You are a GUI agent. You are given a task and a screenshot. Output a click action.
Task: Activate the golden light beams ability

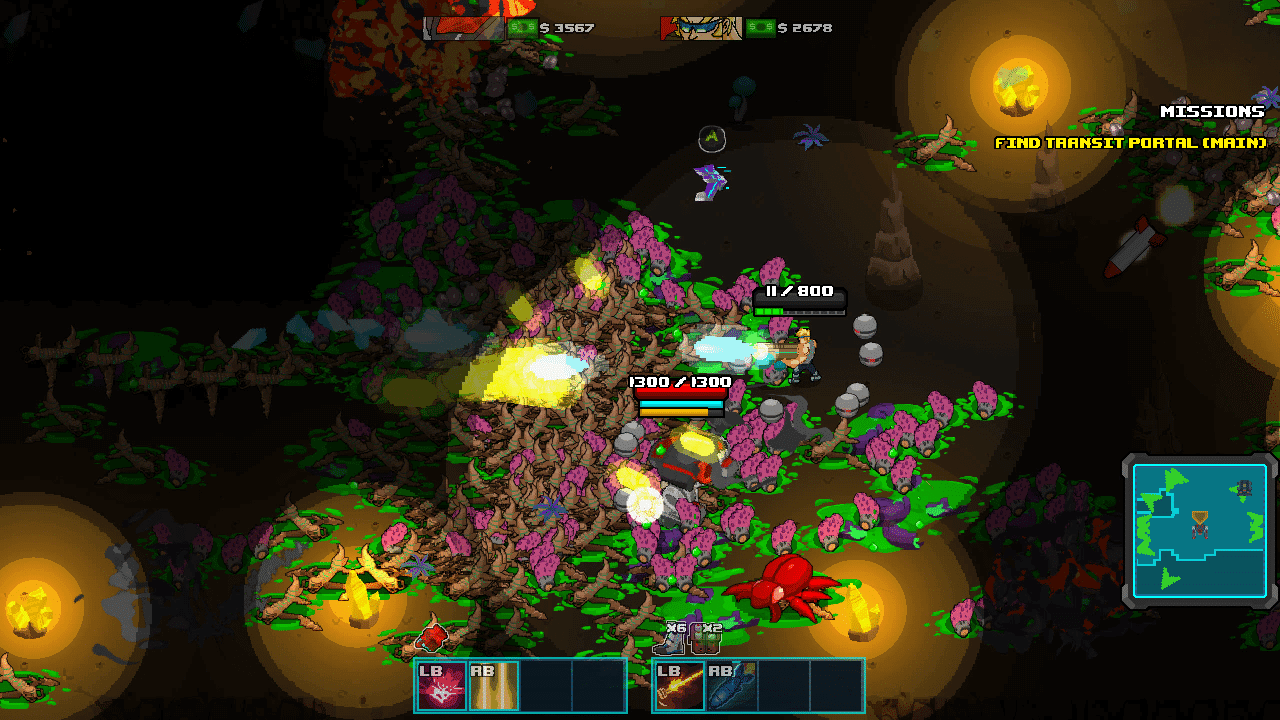point(494,686)
